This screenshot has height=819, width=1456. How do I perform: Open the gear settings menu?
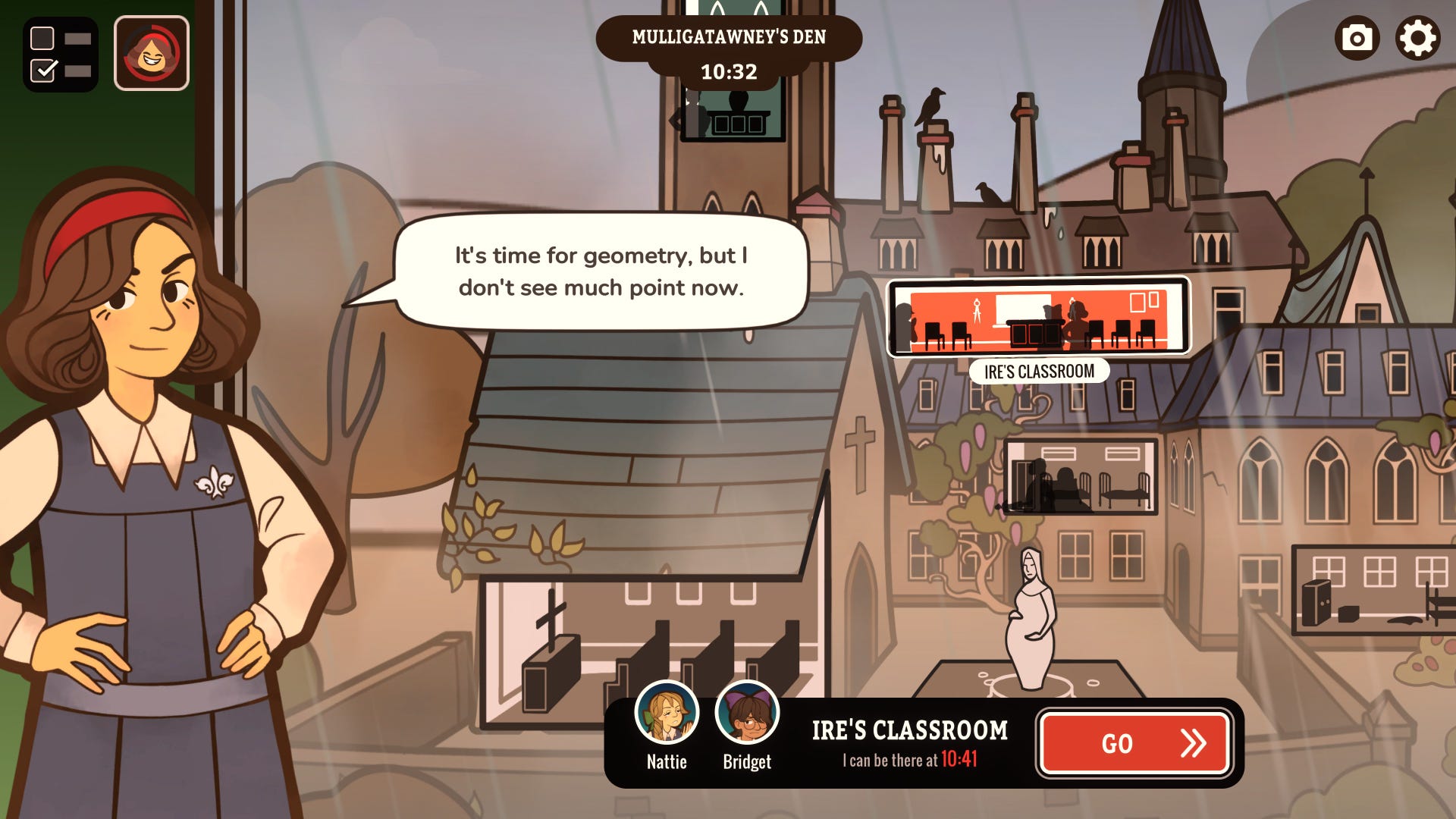click(1417, 38)
